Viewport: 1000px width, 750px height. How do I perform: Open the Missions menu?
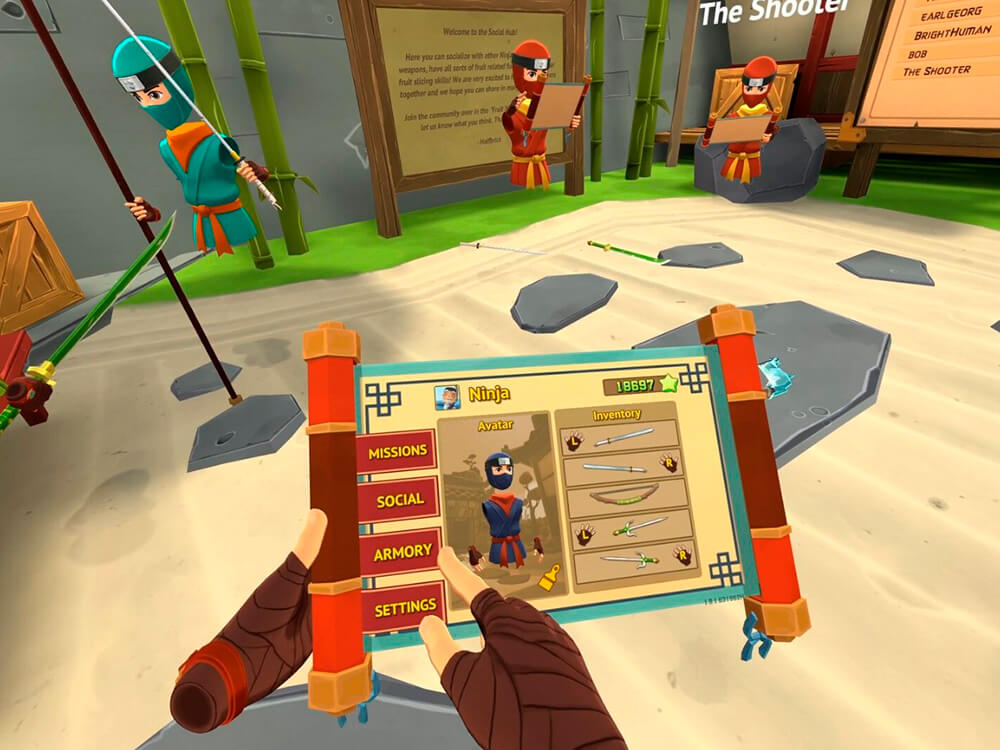[397, 452]
